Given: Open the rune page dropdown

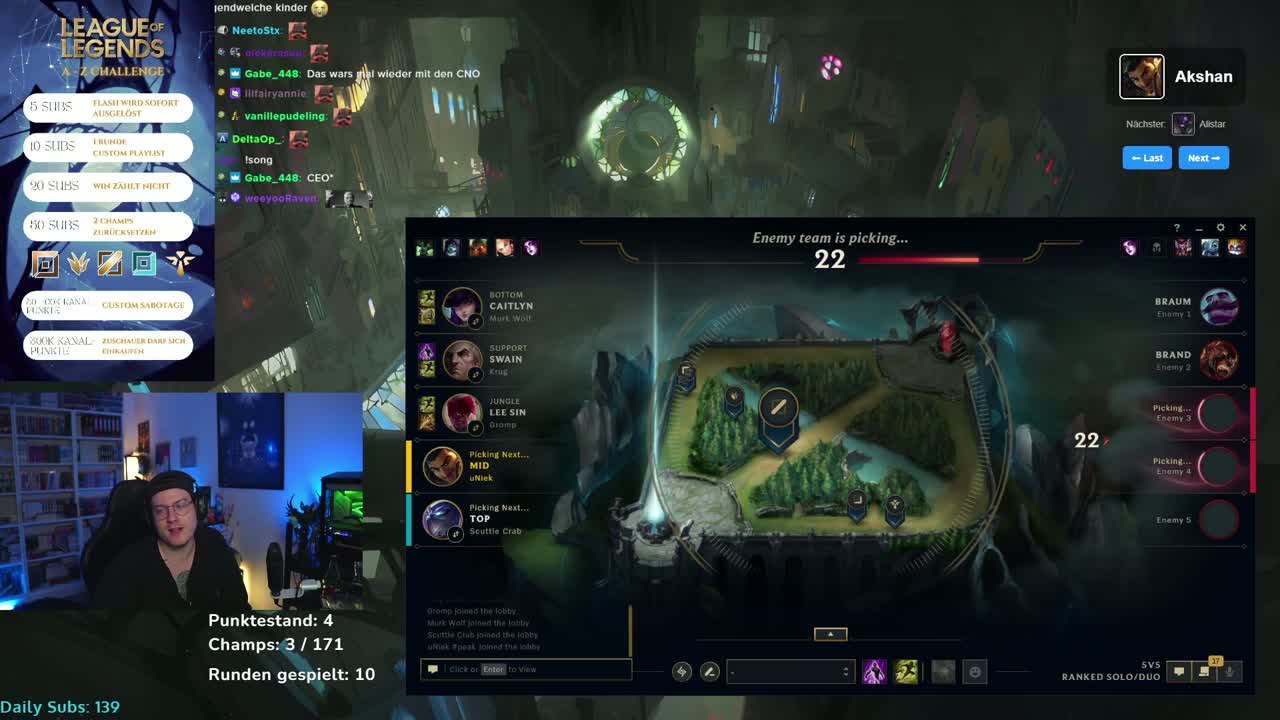Looking at the screenshot, I should tap(790, 672).
